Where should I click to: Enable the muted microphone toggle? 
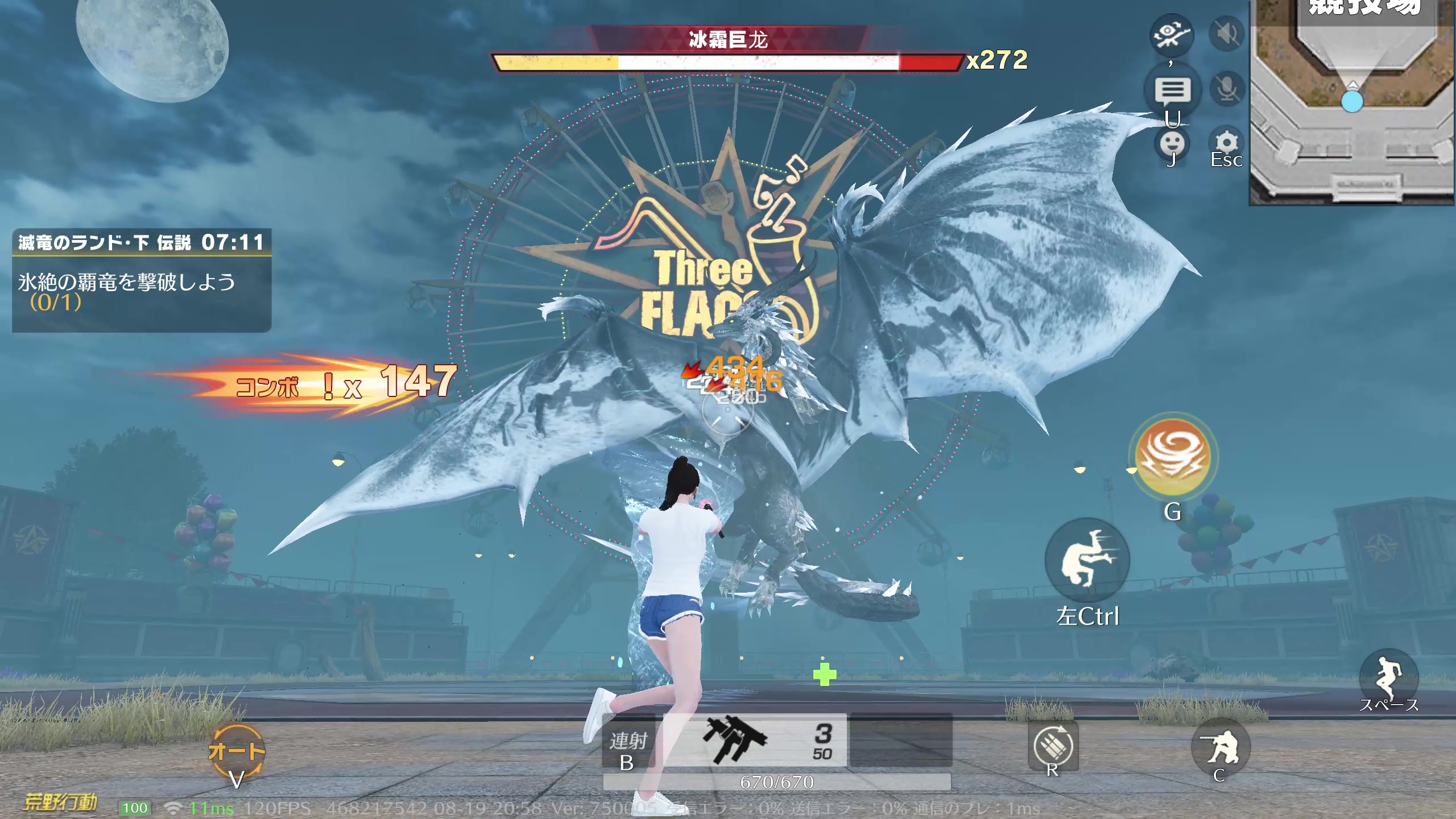click(1226, 88)
